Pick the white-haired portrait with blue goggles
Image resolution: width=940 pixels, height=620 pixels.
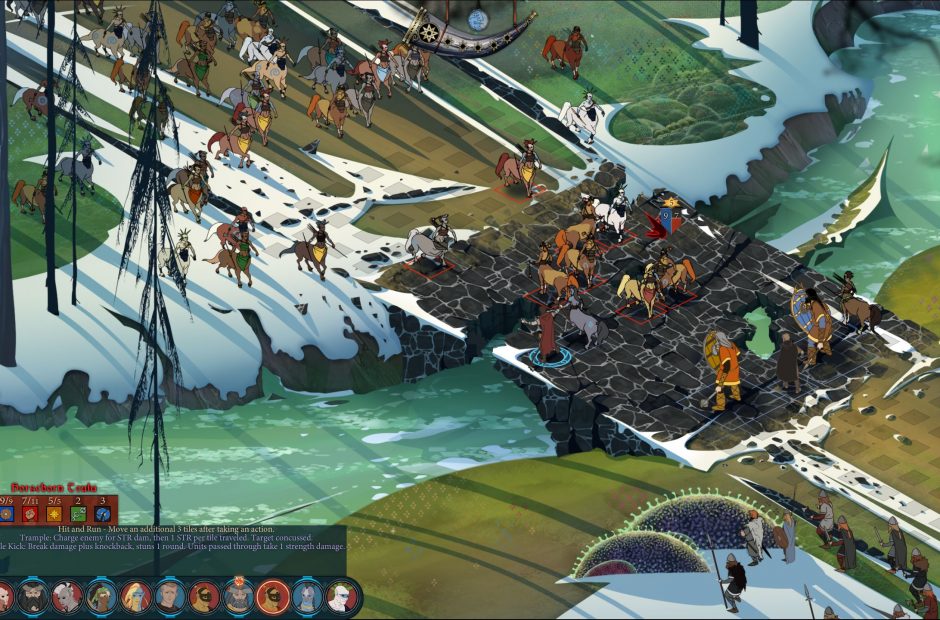click(x=341, y=597)
